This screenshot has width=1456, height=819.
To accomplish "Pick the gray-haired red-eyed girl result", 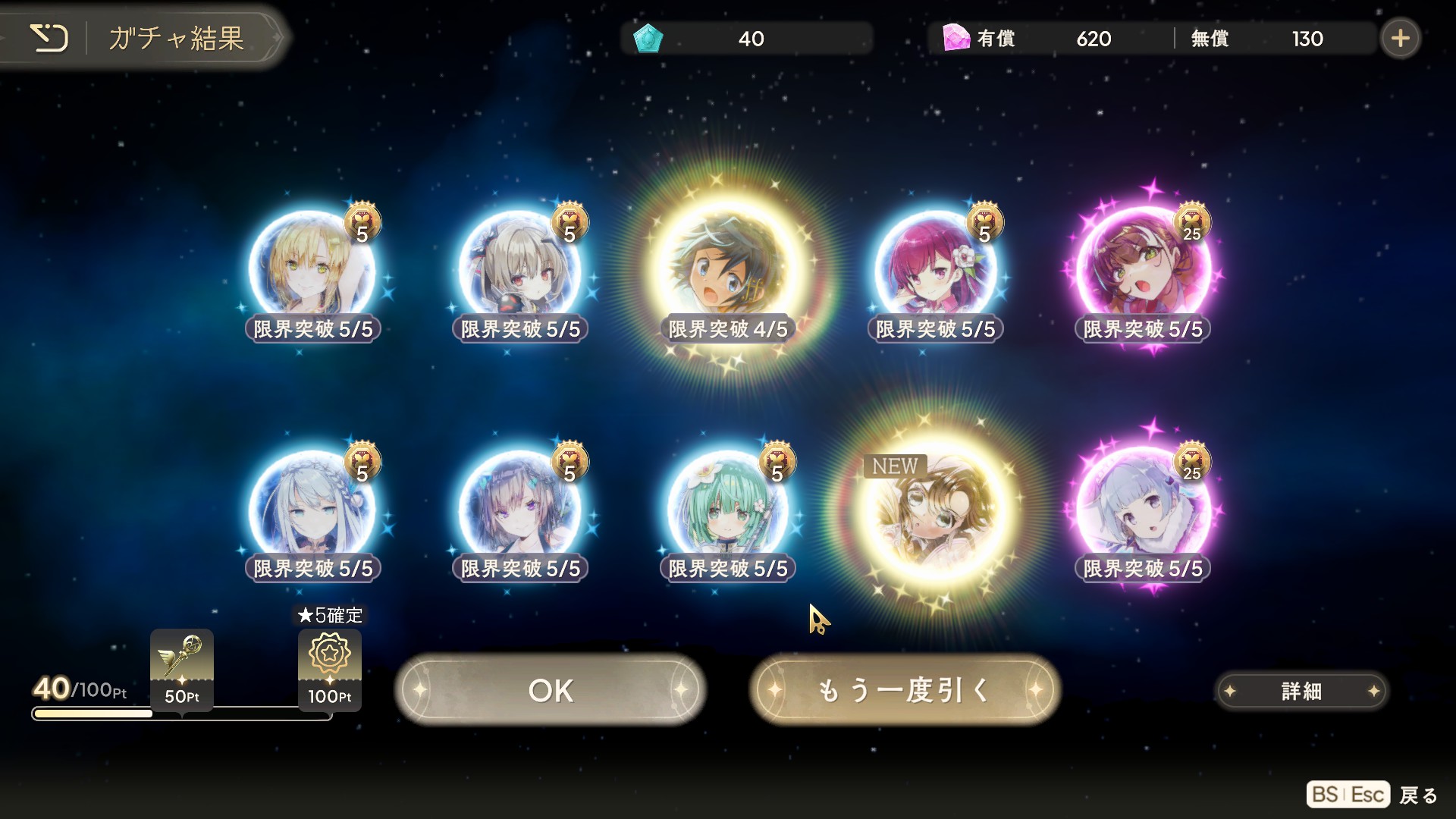I will 519,269.
